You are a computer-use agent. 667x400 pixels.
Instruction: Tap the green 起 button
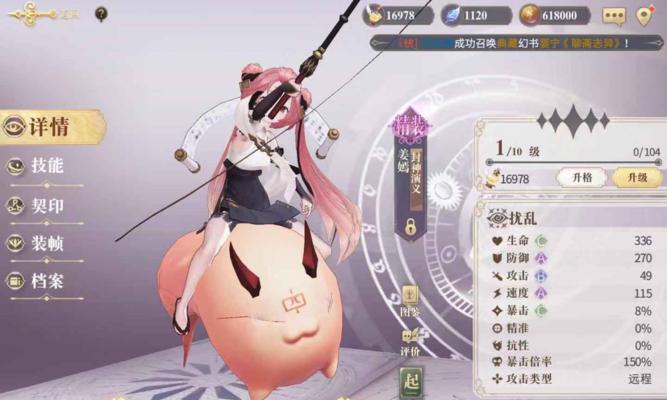pyautogui.click(x=411, y=381)
